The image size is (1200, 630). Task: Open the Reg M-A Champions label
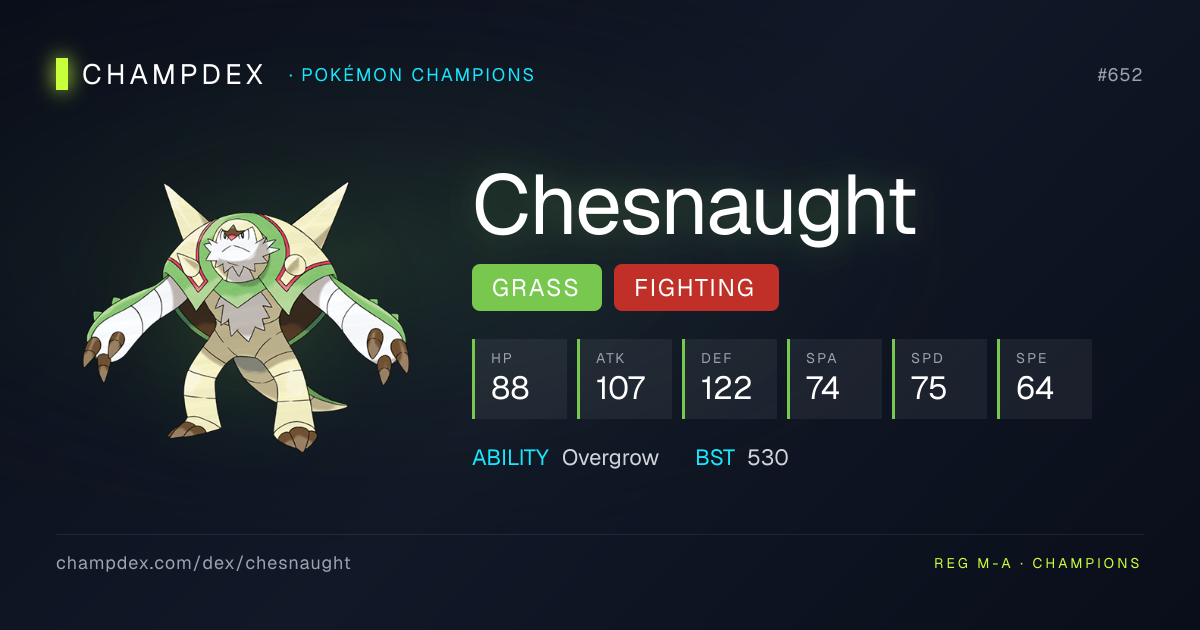(x=1037, y=563)
